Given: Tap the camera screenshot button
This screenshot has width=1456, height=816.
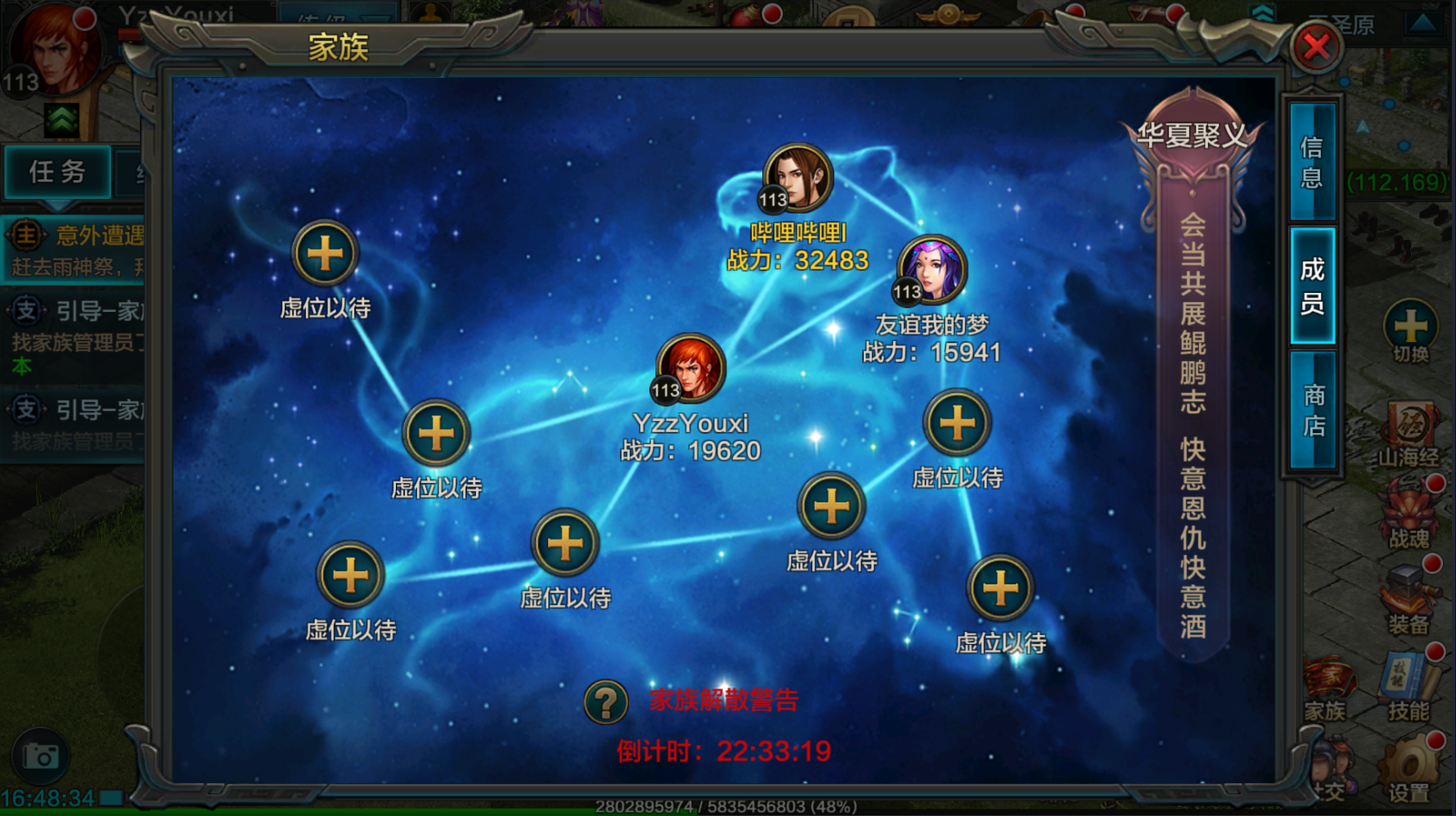Looking at the screenshot, I should (x=41, y=756).
